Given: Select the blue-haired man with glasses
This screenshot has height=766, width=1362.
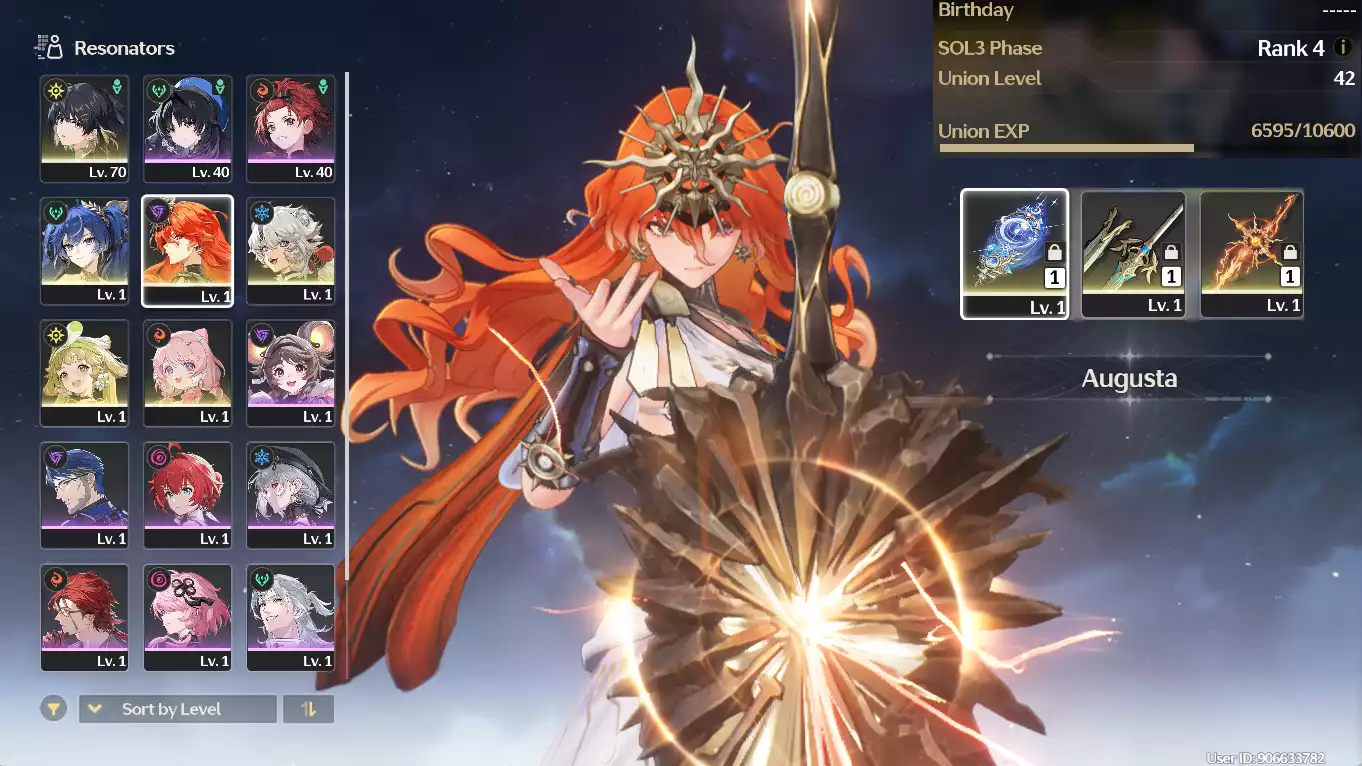Looking at the screenshot, I should (x=85, y=495).
